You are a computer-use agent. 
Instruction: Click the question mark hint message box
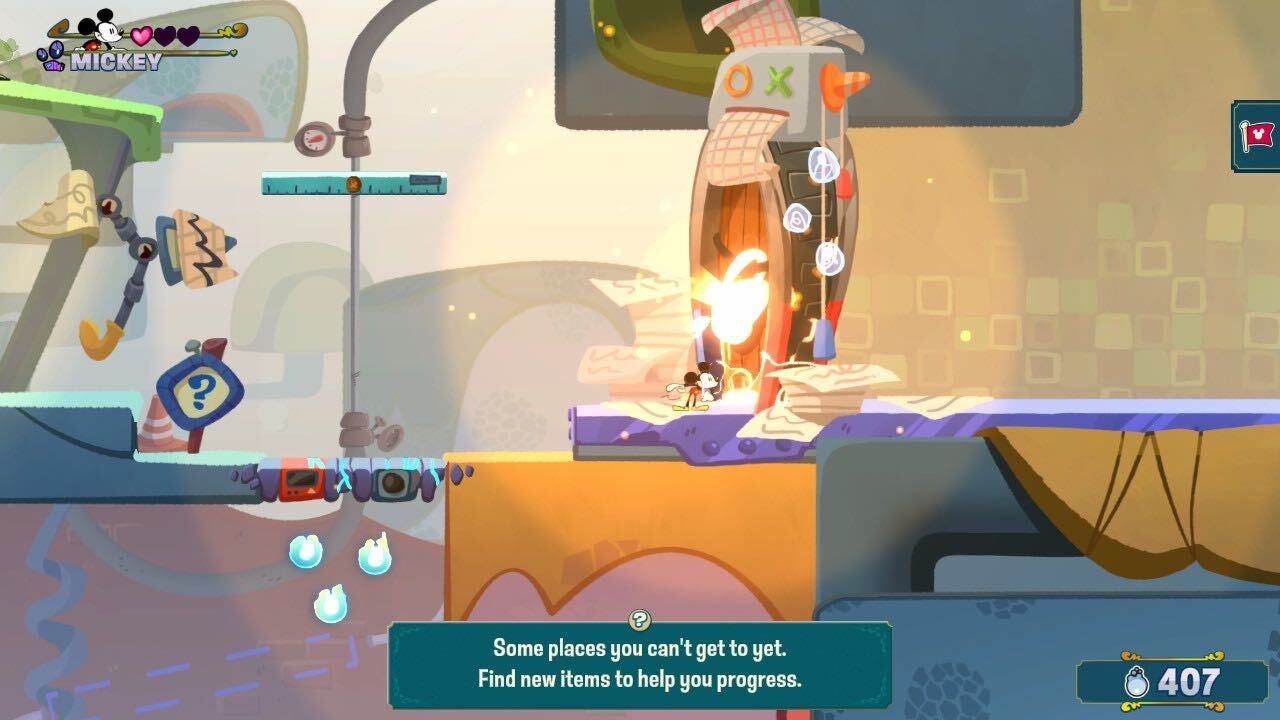[x=640, y=663]
